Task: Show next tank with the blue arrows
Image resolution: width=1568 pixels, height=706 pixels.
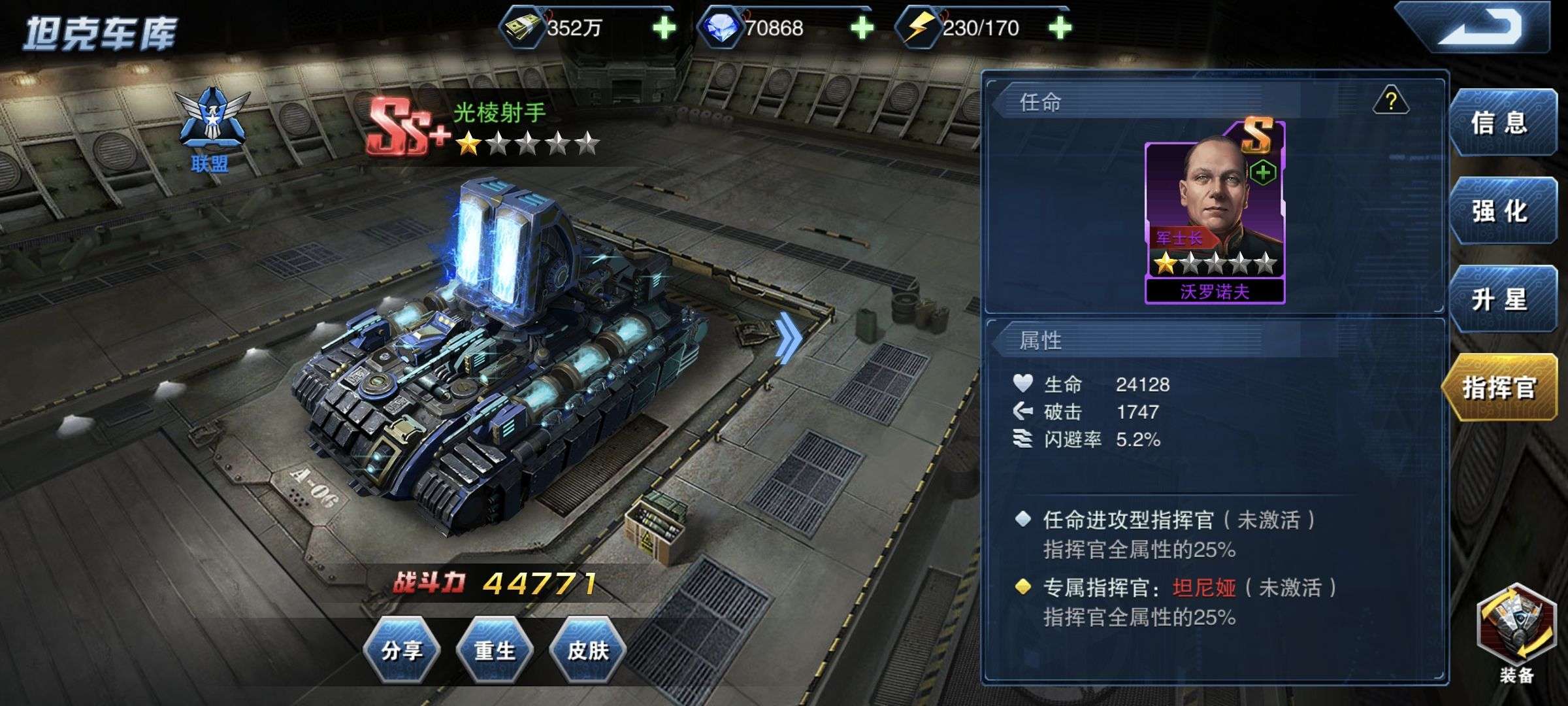Action: pos(789,337)
